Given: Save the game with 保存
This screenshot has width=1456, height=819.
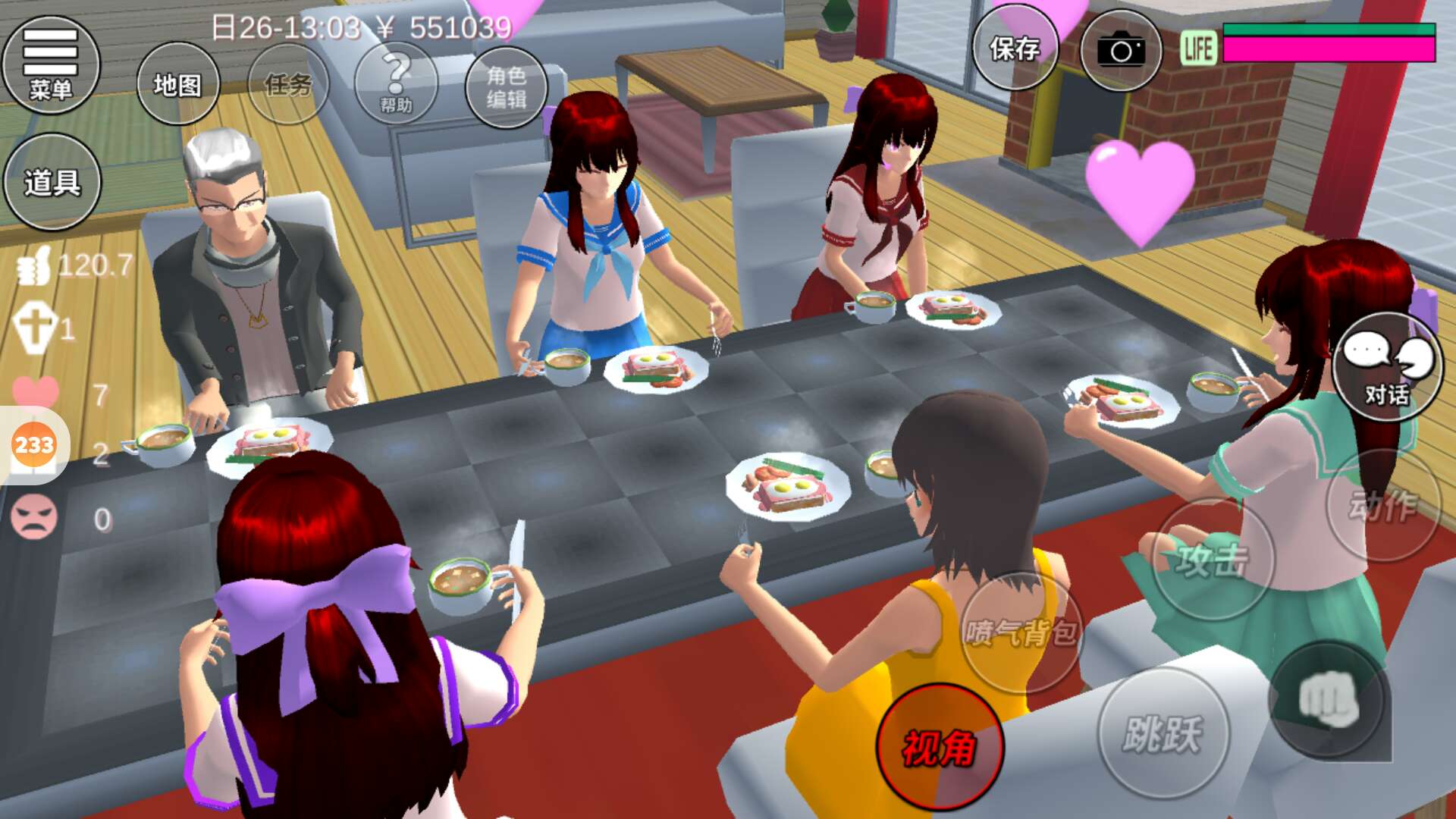Looking at the screenshot, I should click(1015, 49).
